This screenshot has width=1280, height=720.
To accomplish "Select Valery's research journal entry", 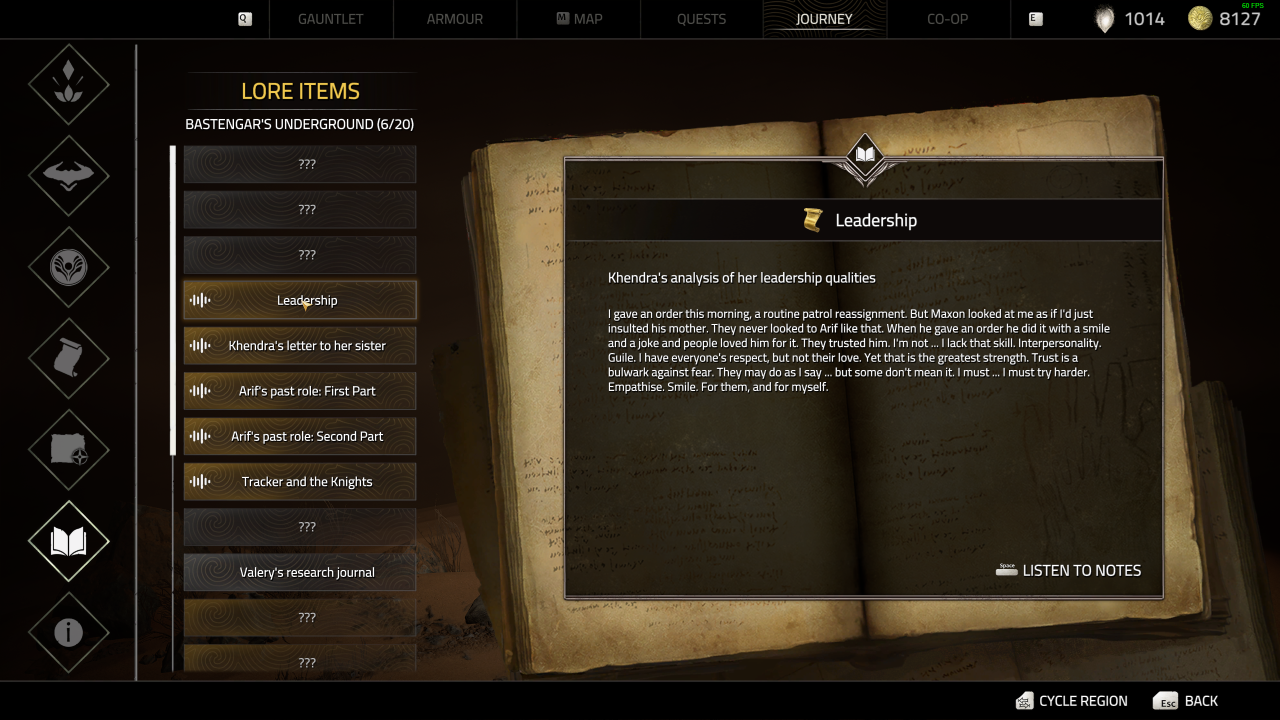I will (x=300, y=573).
